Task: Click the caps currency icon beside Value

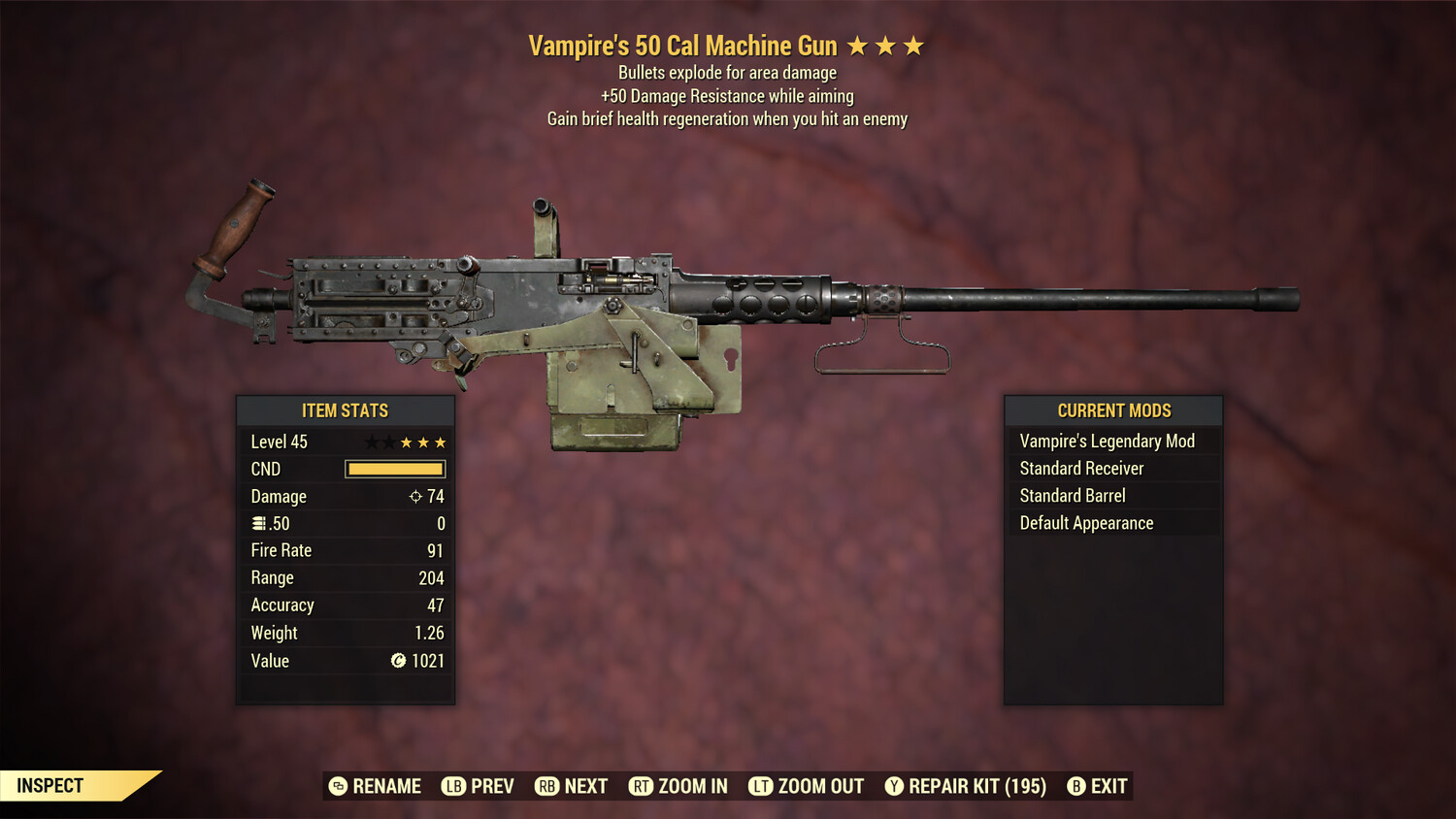Action: click(396, 661)
